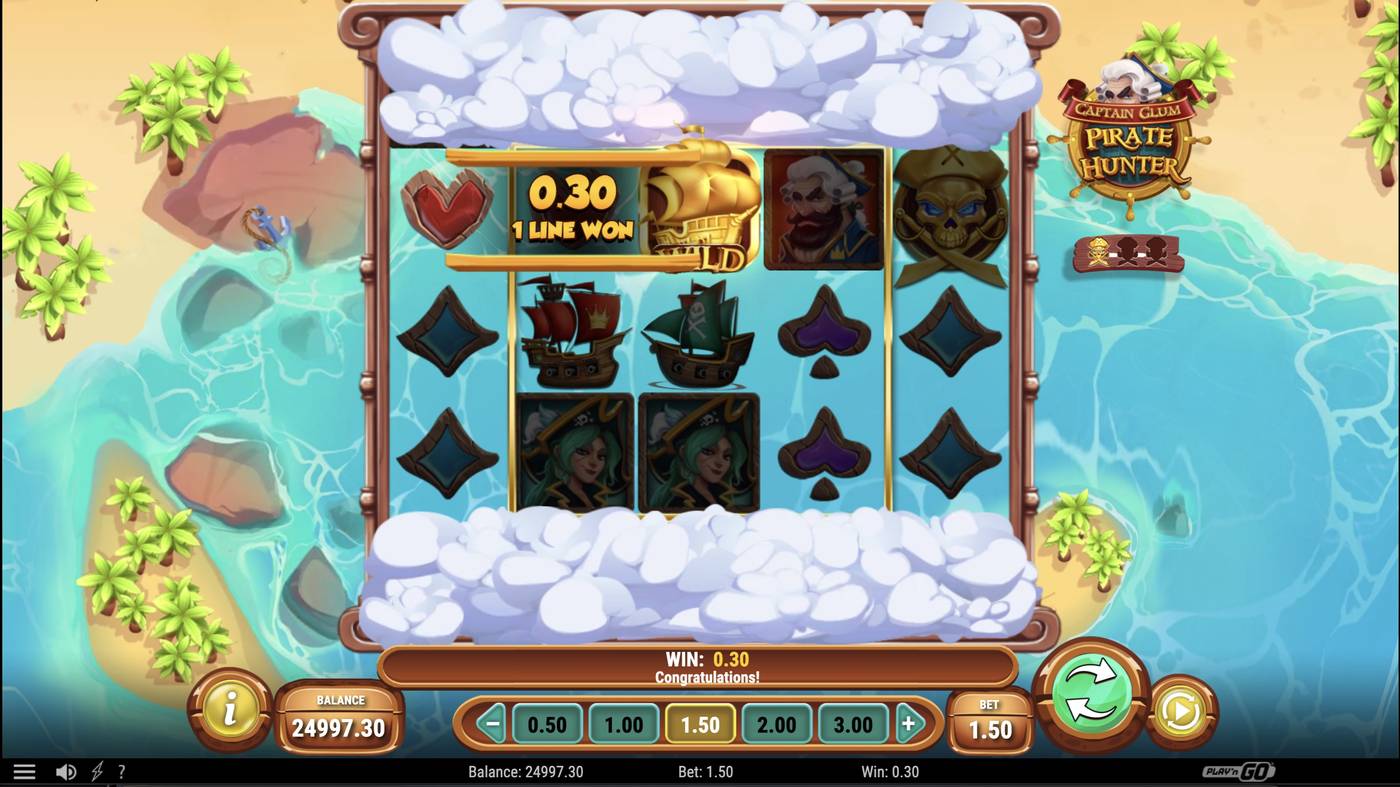
Task: Click the pirate hunt progress meter
Action: click(x=1127, y=255)
